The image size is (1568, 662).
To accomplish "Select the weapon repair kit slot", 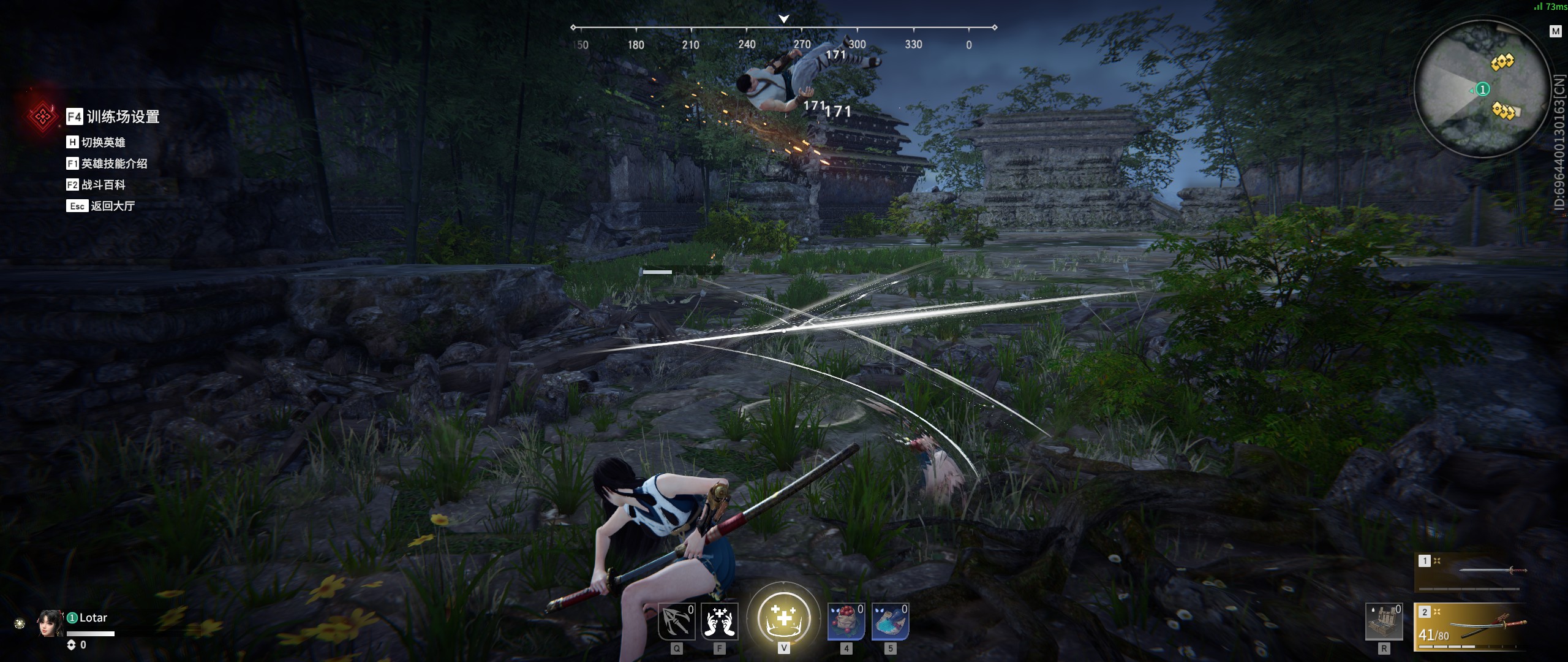I will coord(1384,622).
